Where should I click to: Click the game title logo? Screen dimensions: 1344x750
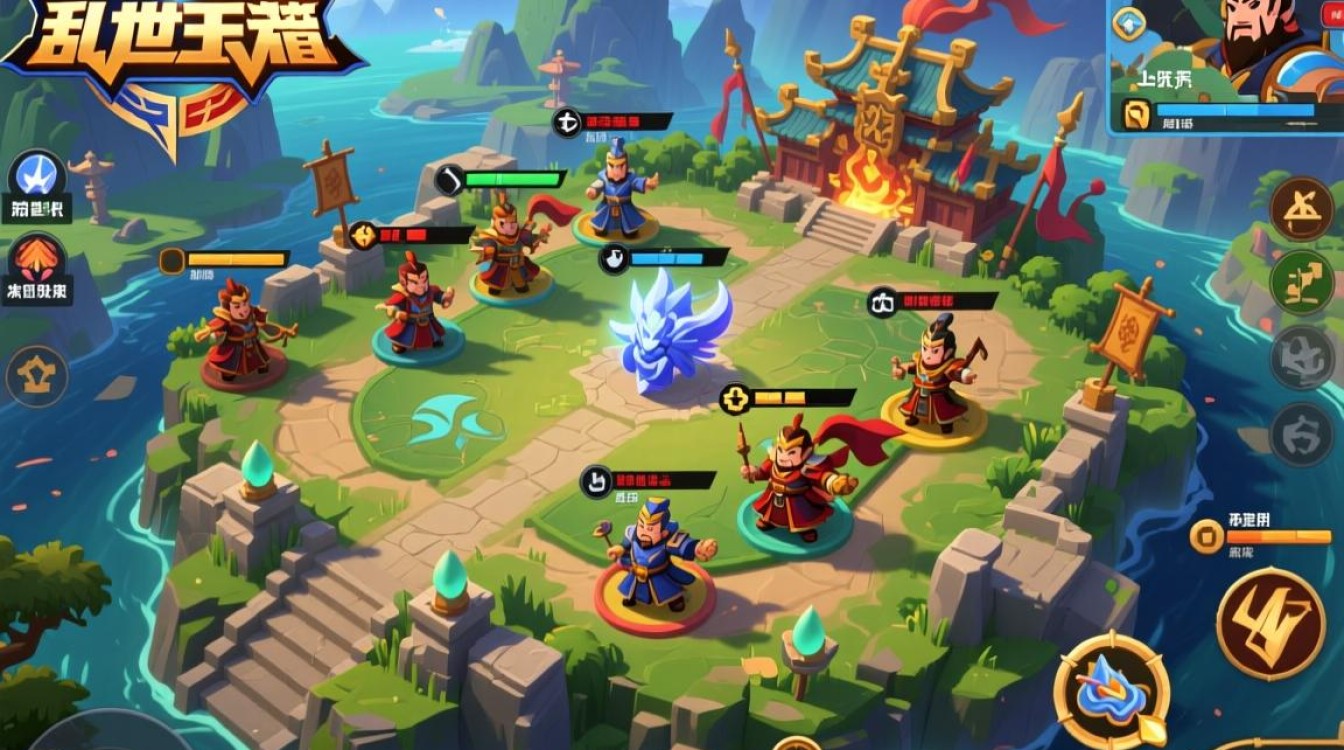(180, 50)
